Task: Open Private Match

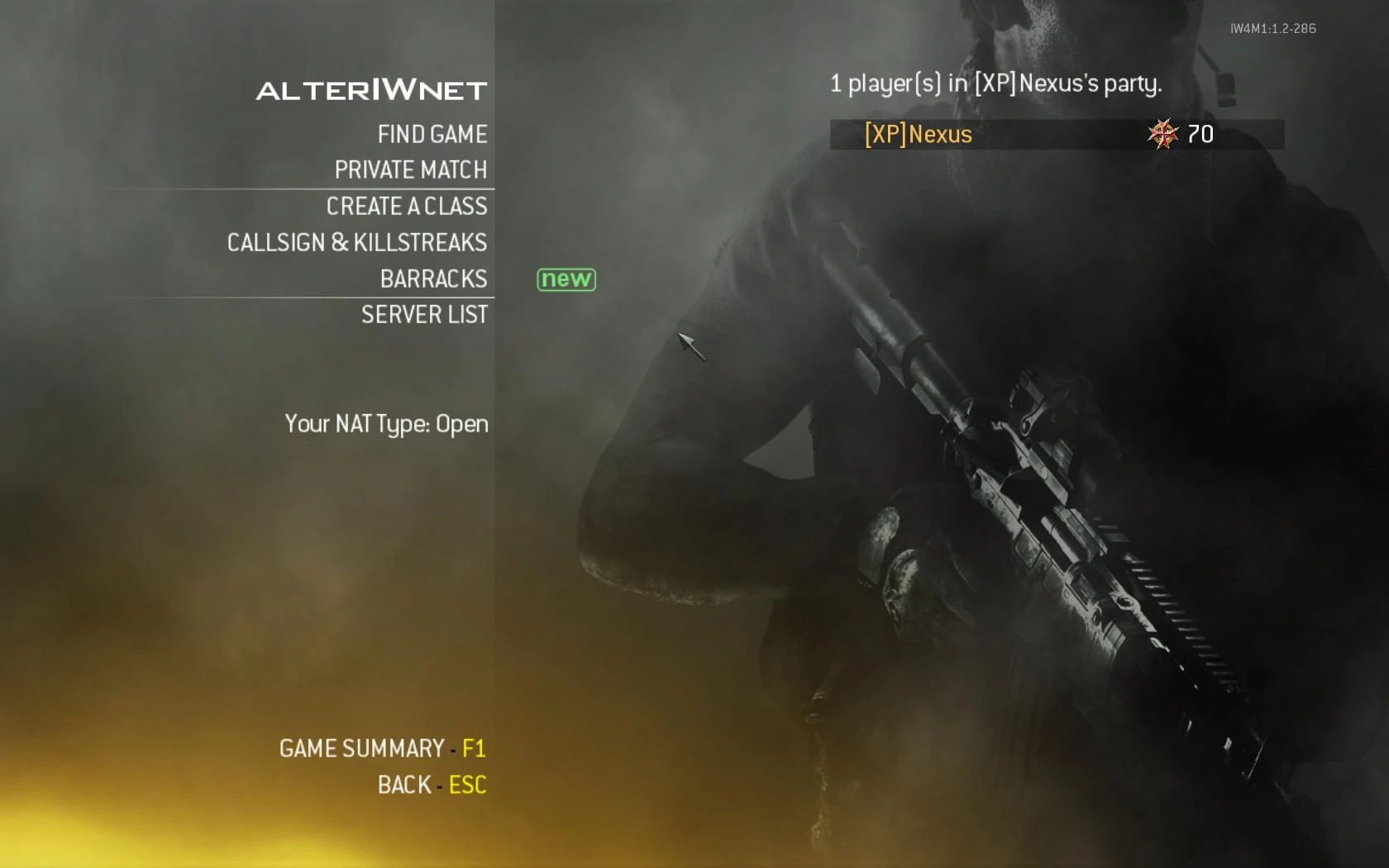Action: pyautogui.click(x=410, y=170)
